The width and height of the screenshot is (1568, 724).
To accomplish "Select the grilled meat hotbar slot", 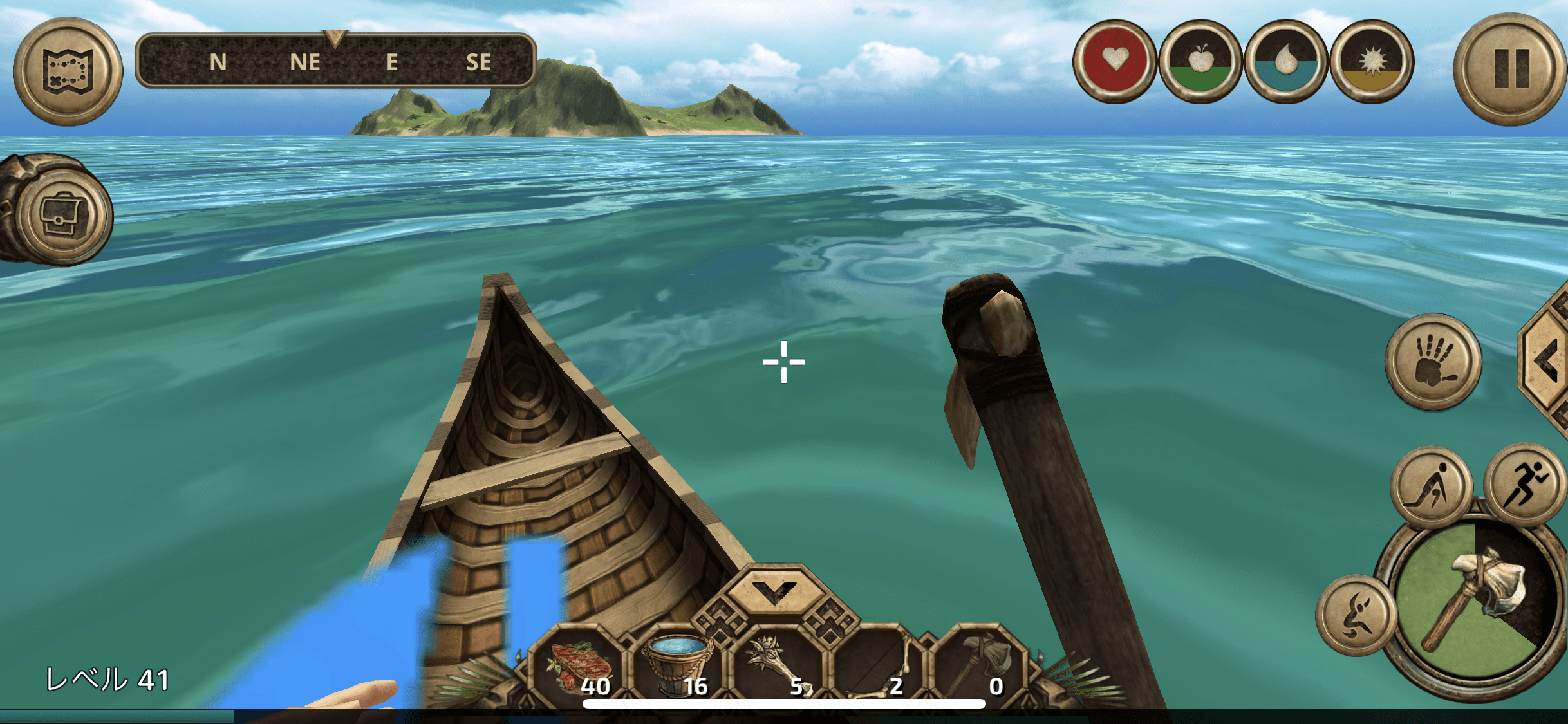I will click(x=579, y=666).
